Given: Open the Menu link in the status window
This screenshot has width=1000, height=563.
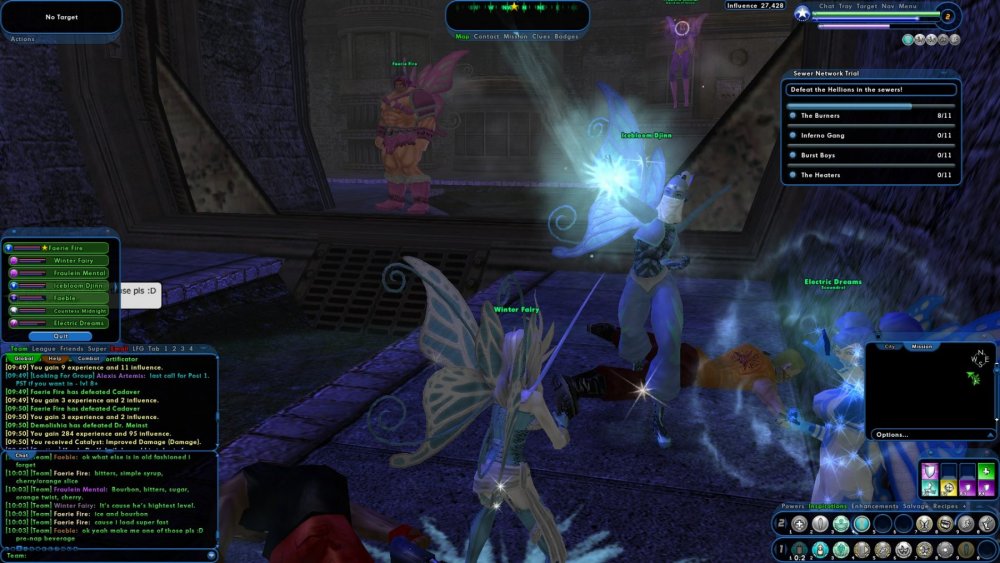Looking at the screenshot, I should click(x=908, y=6).
